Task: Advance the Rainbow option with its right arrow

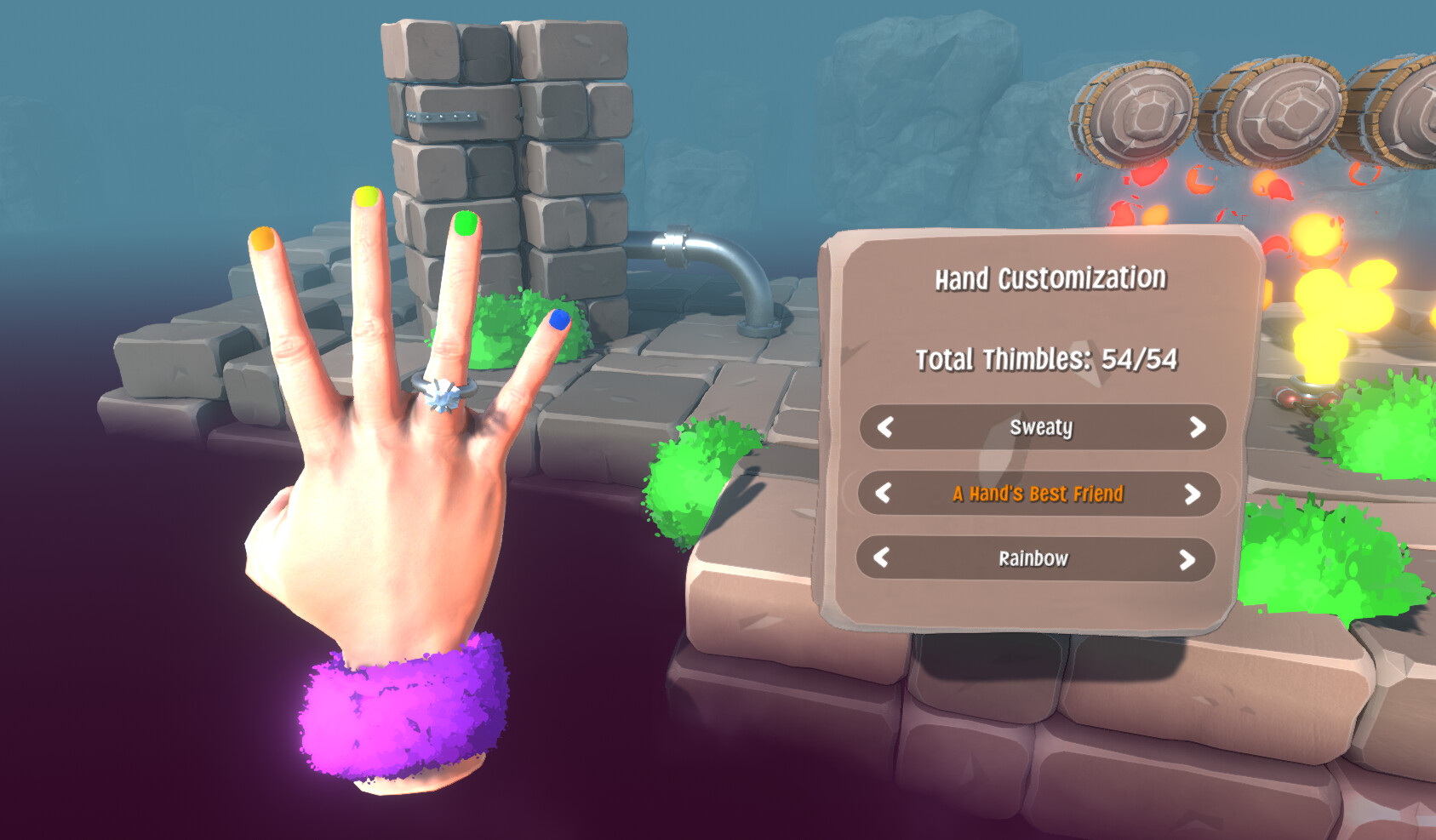Action: (x=1189, y=558)
